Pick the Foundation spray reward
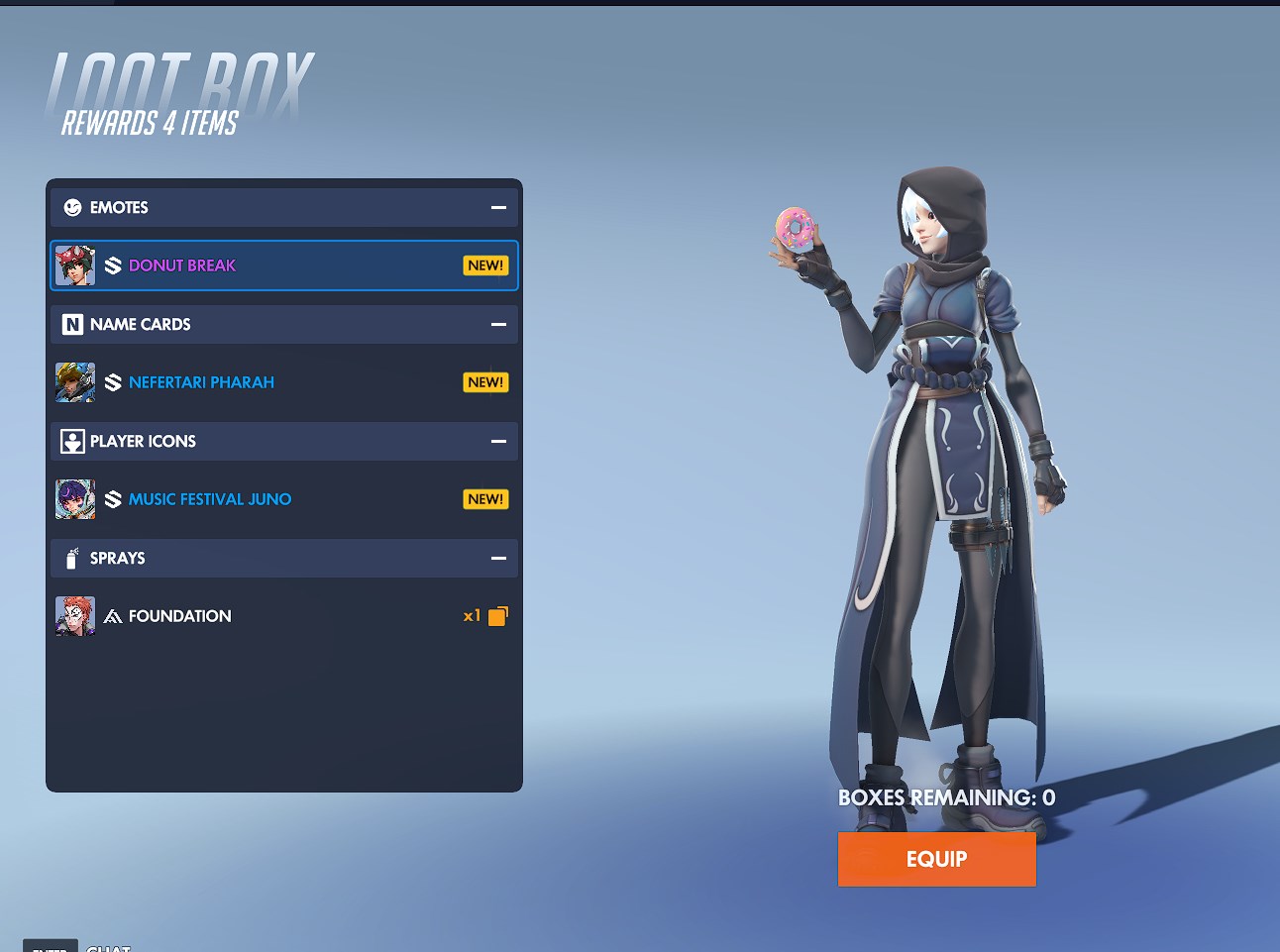This screenshot has height=952, width=1280. (283, 616)
